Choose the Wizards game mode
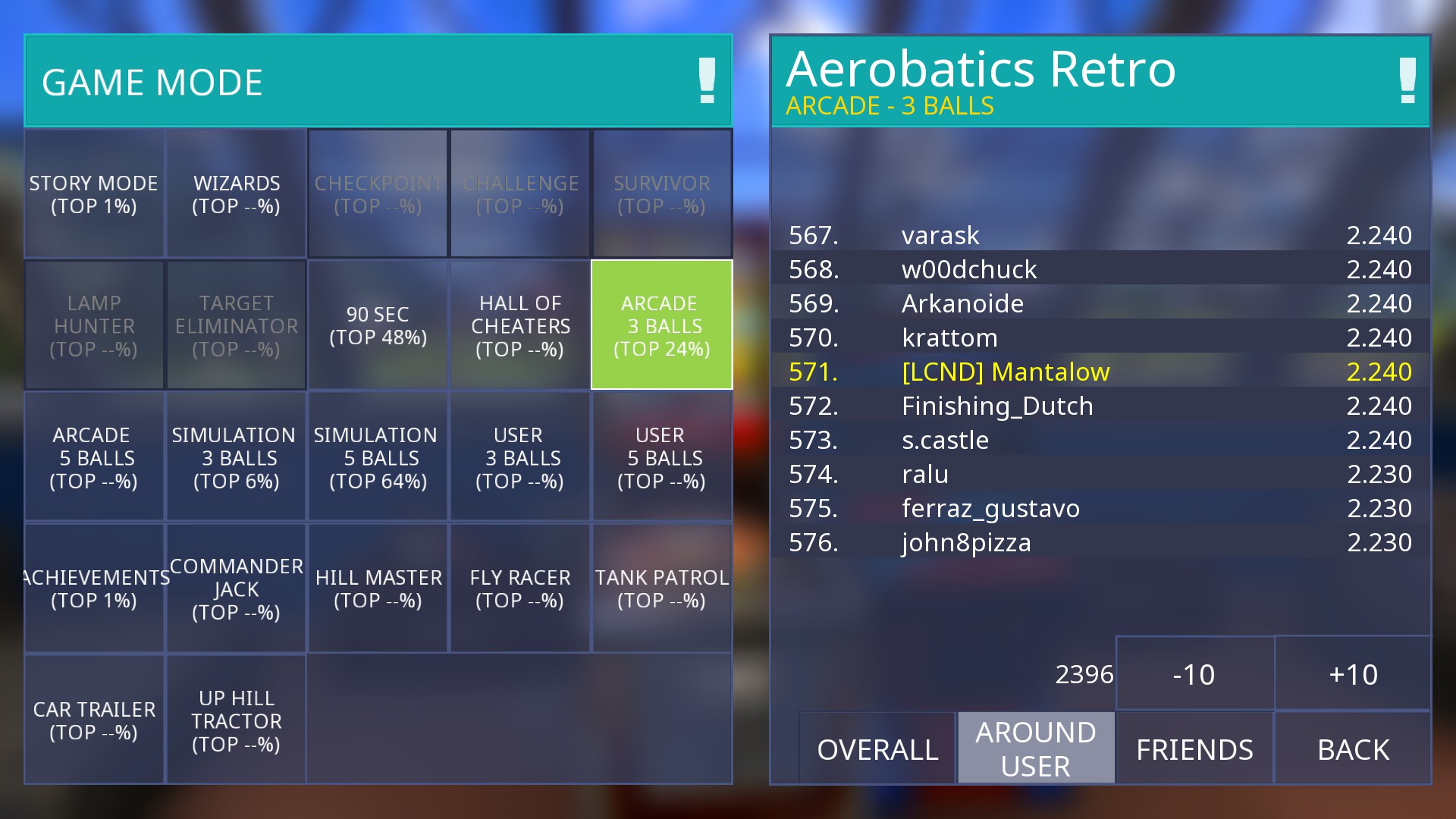This screenshot has height=819, width=1456. [236, 194]
